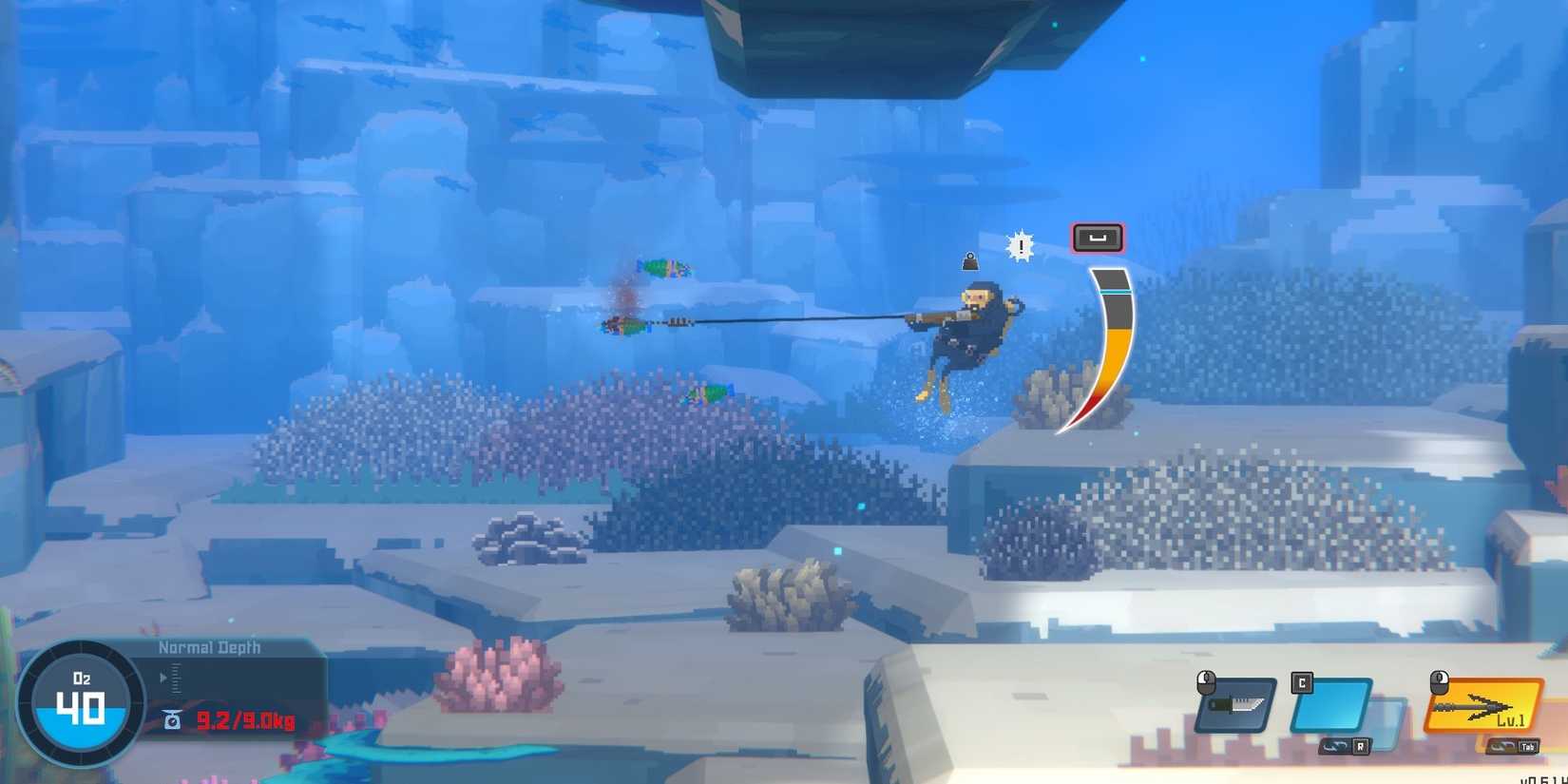Viewport: 1568px width, 784px height.
Task: Click the O2 oxygen gauge
Action: point(81,705)
